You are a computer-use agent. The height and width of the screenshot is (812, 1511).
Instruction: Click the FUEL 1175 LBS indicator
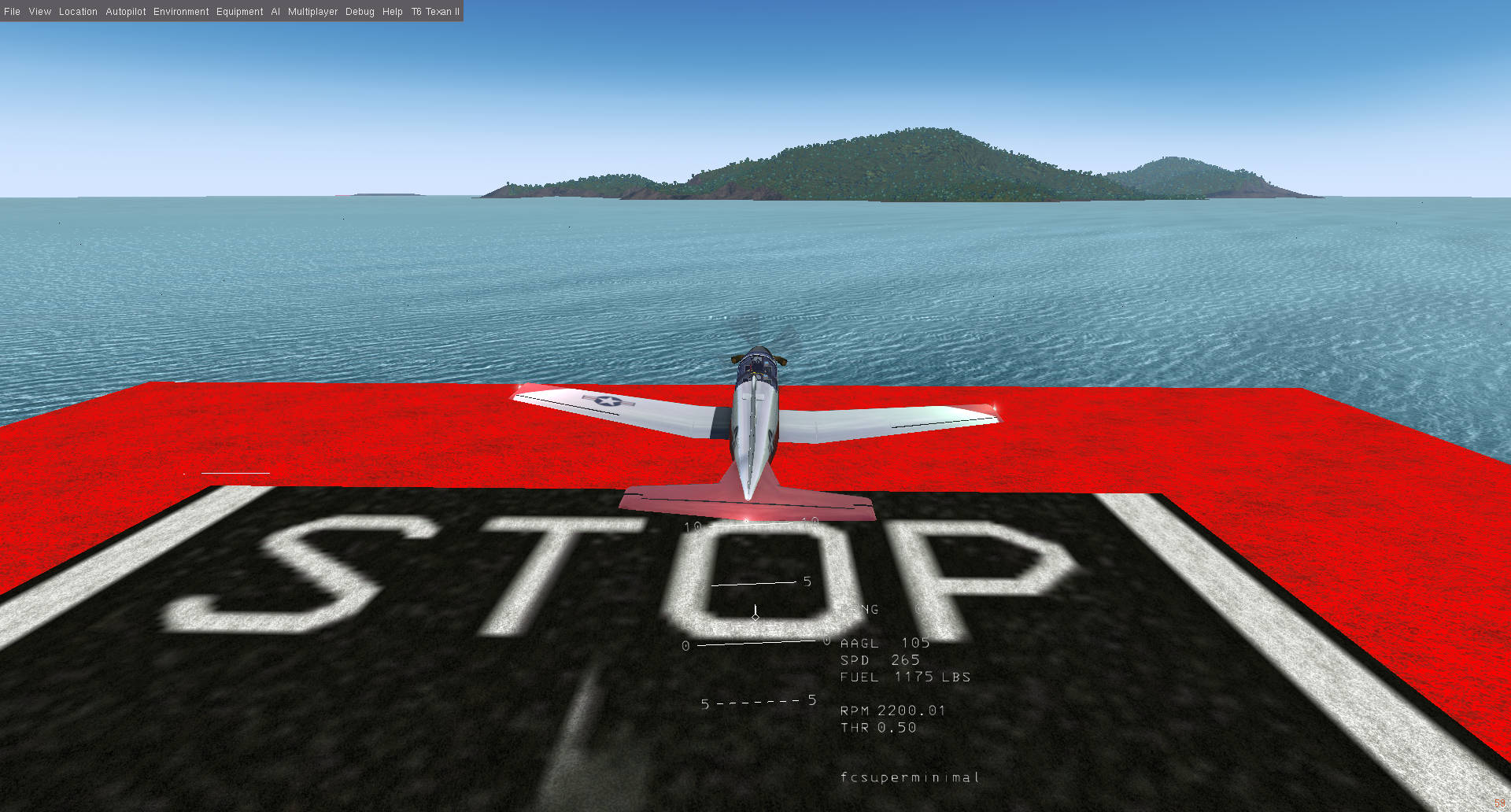[x=903, y=677]
